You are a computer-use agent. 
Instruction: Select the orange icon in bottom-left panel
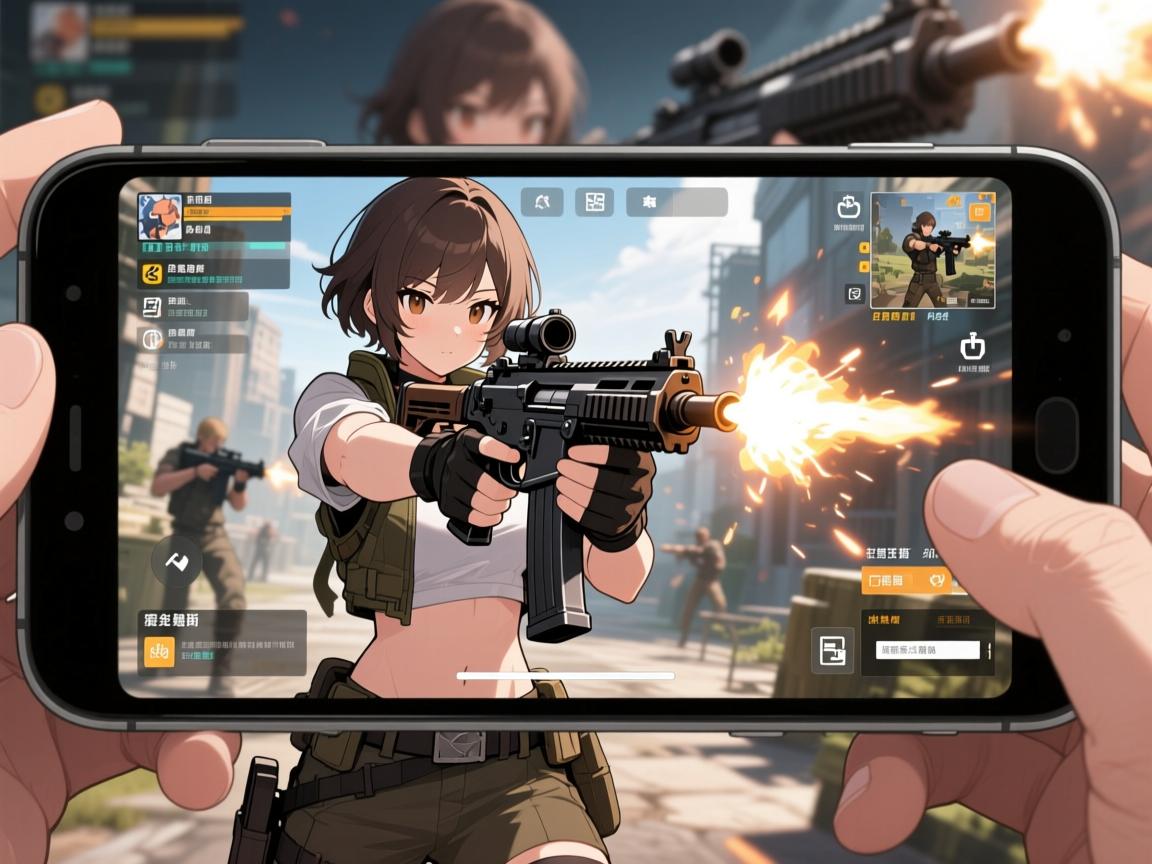pos(160,652)
